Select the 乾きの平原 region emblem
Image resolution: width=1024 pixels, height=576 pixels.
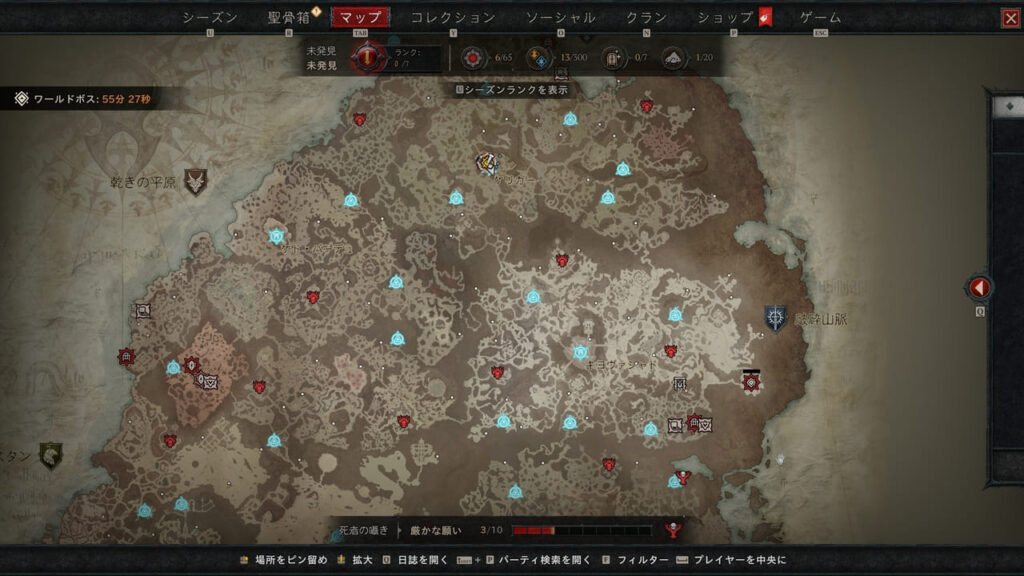point(196,181)
